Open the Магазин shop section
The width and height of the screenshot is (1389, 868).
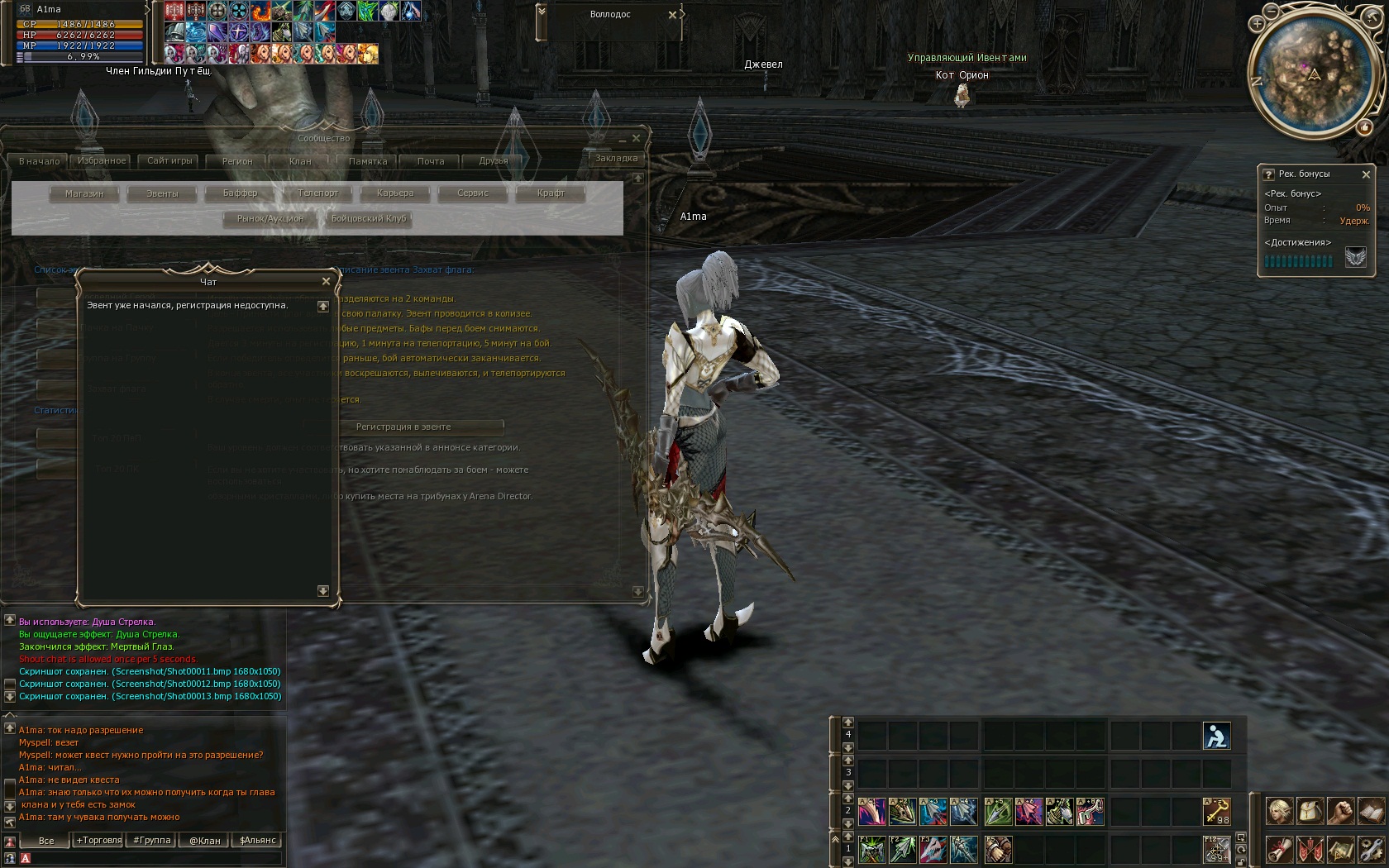tap(84, 193)
